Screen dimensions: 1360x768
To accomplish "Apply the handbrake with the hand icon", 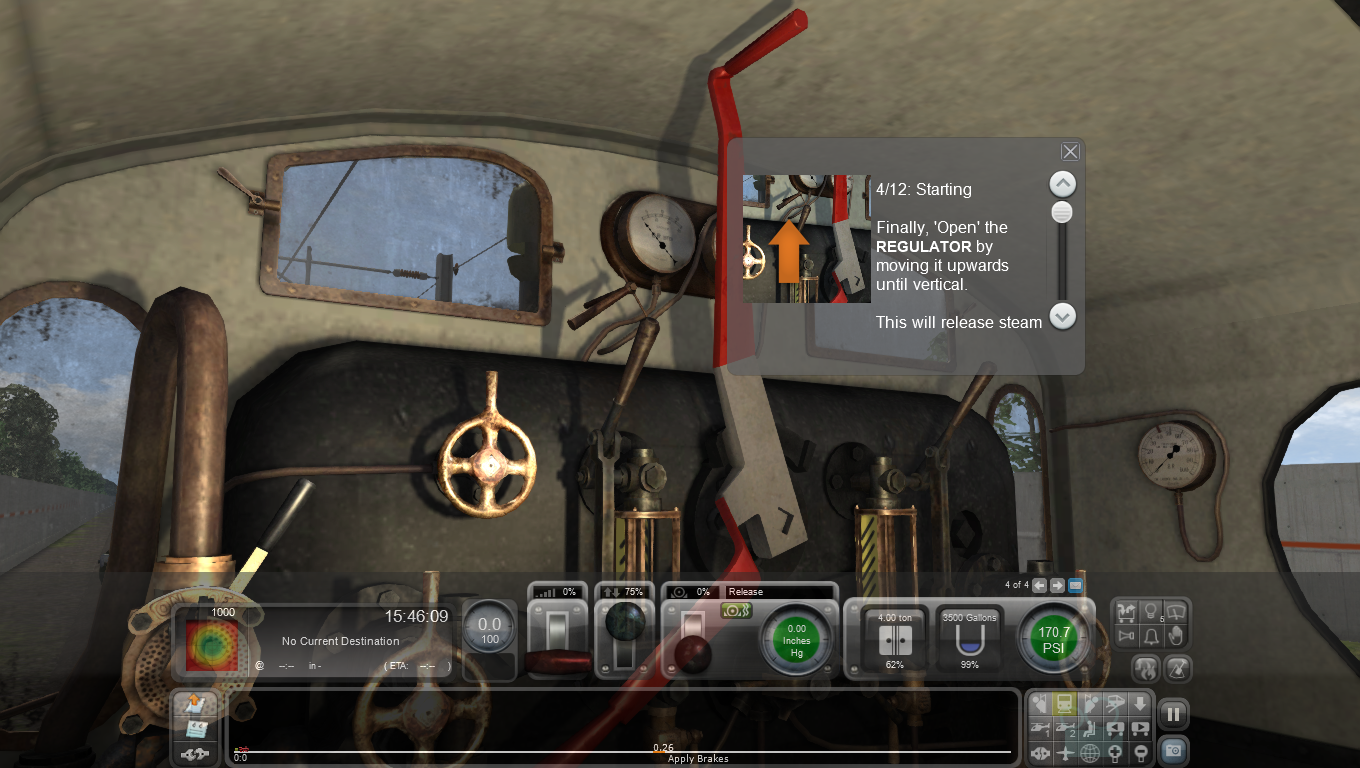I will tap(1175, 637).
